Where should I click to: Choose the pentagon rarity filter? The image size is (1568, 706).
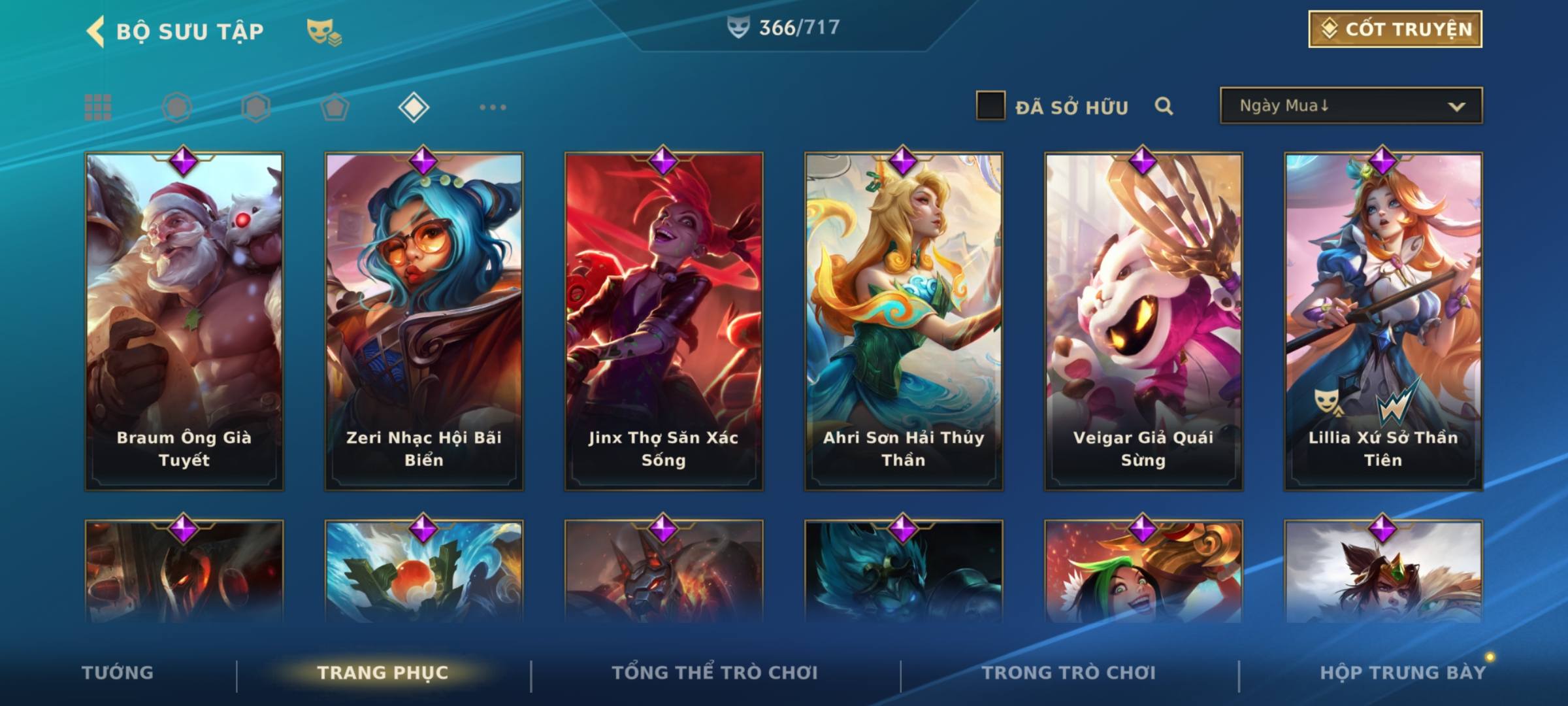[x=335, y=107]
